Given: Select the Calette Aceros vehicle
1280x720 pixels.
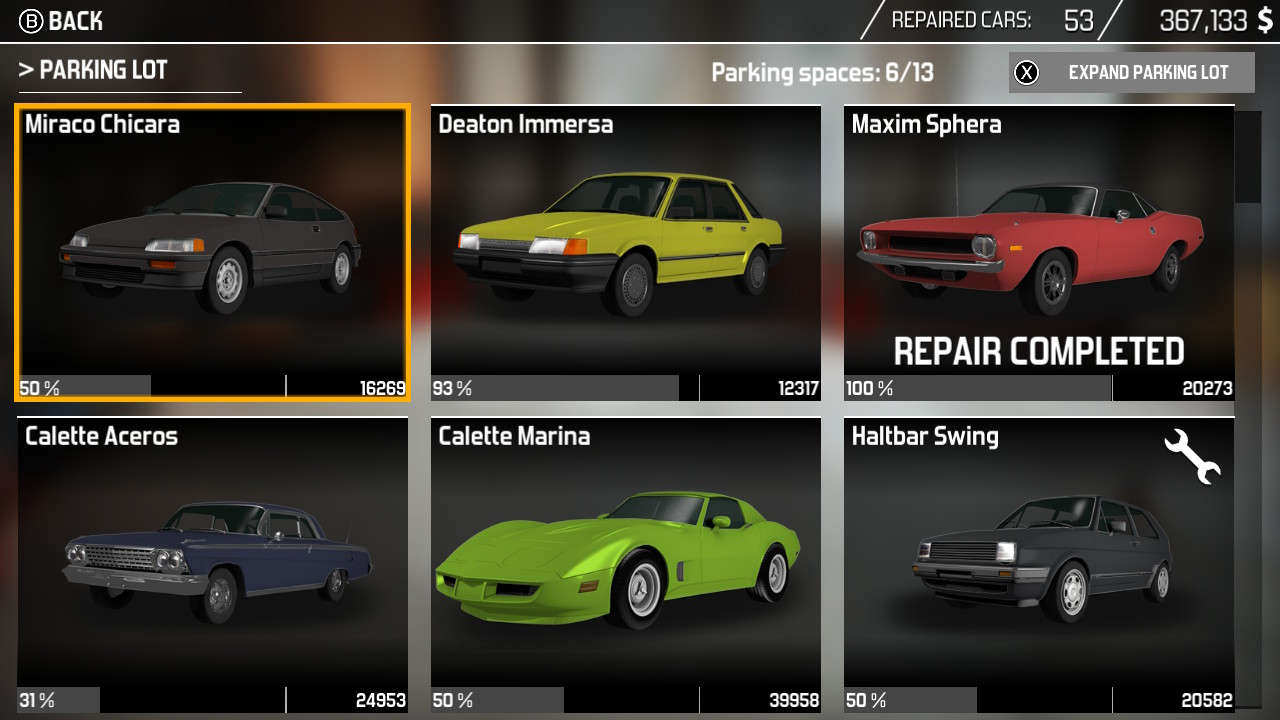Looking at the screenshot, I should [x=212, y=565].
